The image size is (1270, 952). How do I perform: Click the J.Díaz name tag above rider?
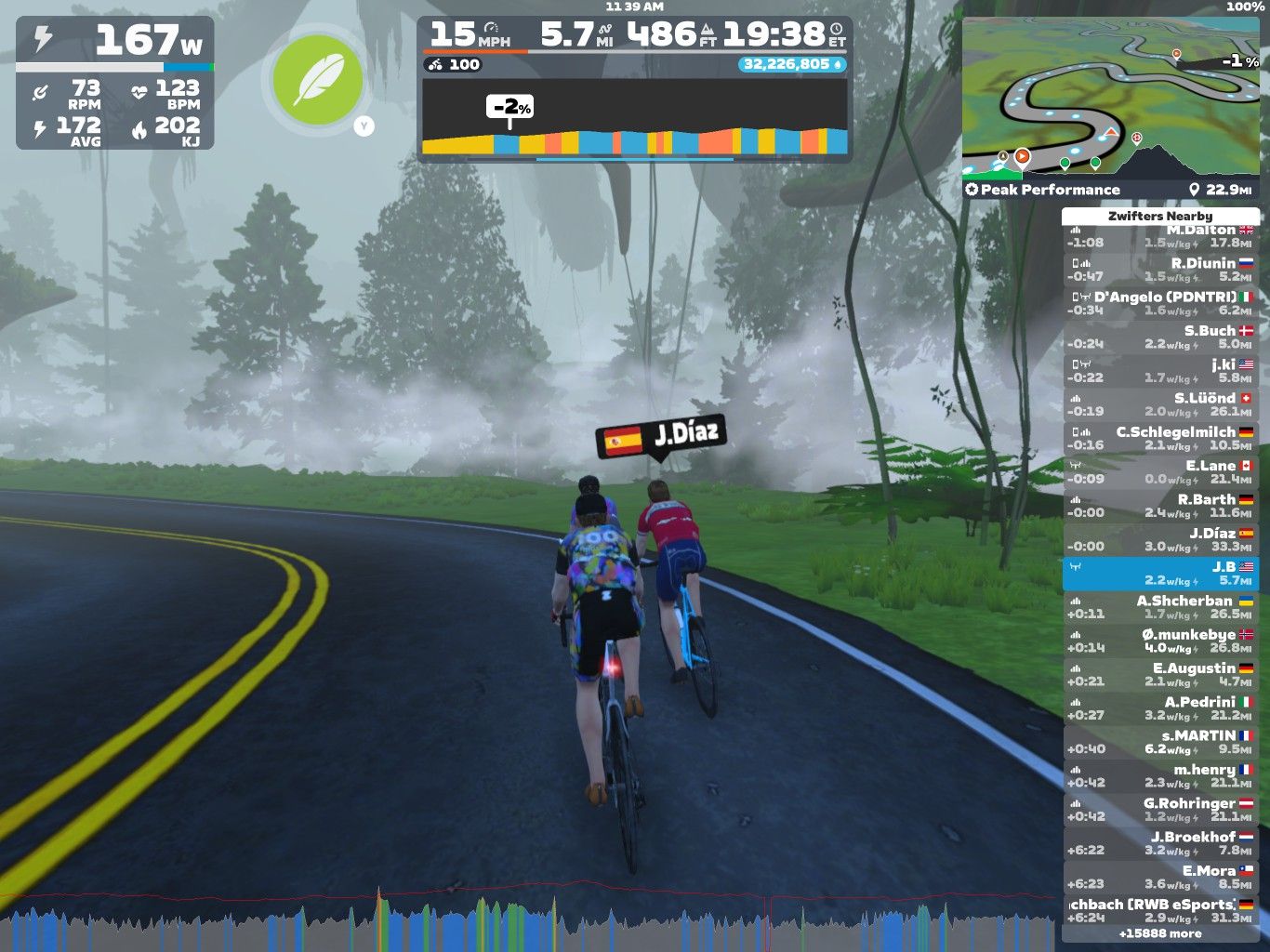pyautogui.click(x=660, y=435)
